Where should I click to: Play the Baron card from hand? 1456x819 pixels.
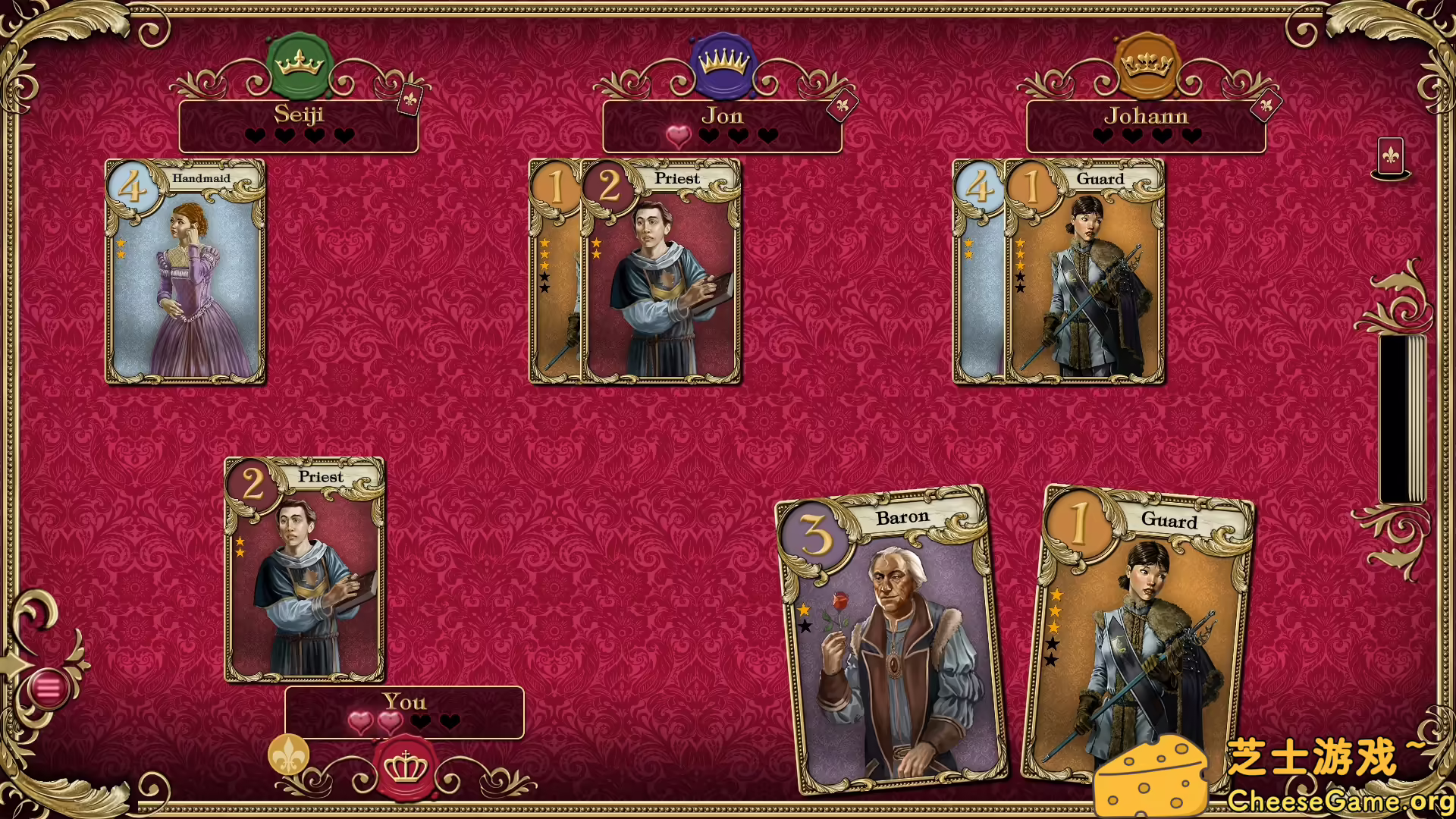(891, 641)
